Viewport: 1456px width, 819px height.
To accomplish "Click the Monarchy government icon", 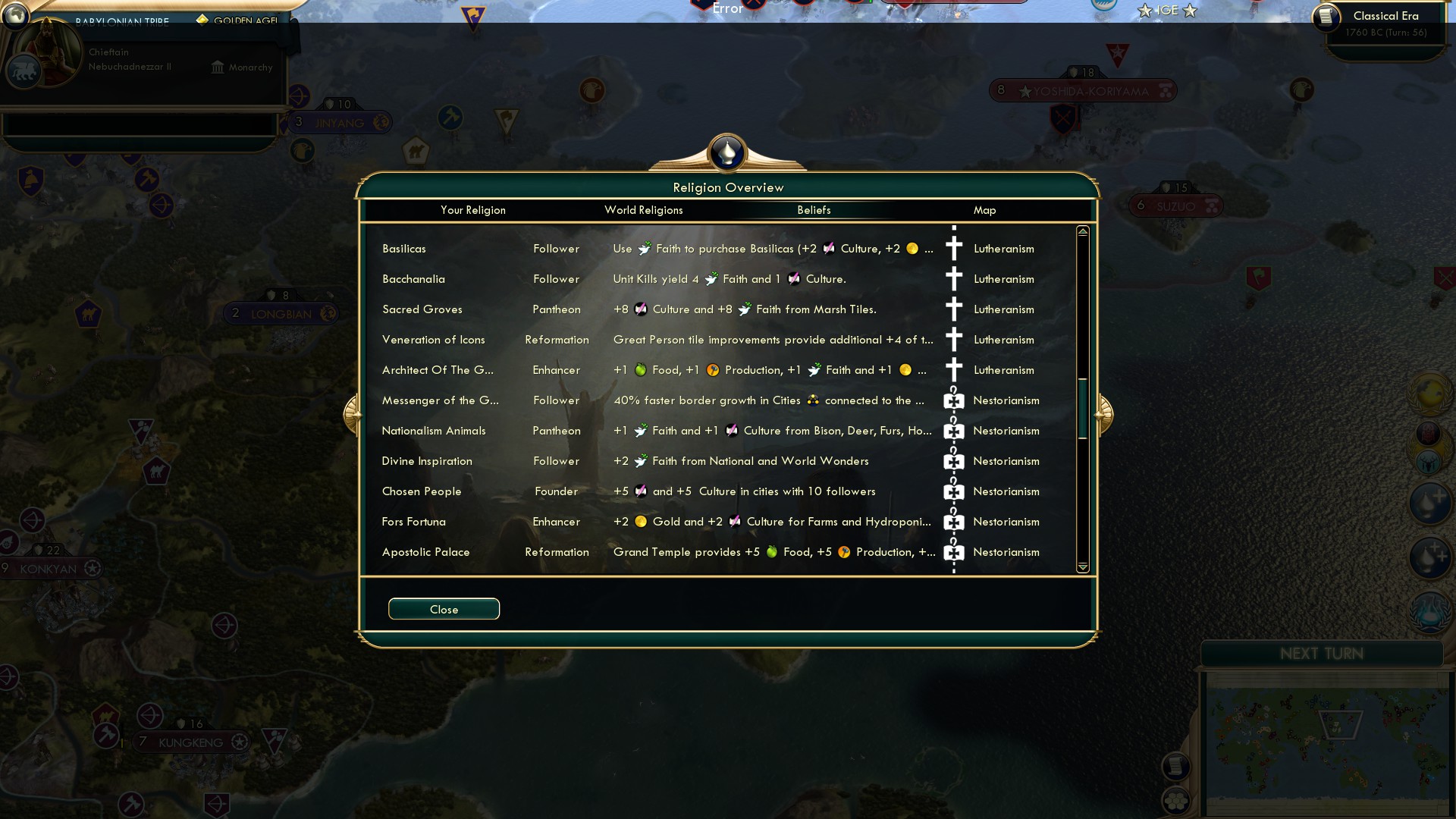I will (x=218, y=67).
